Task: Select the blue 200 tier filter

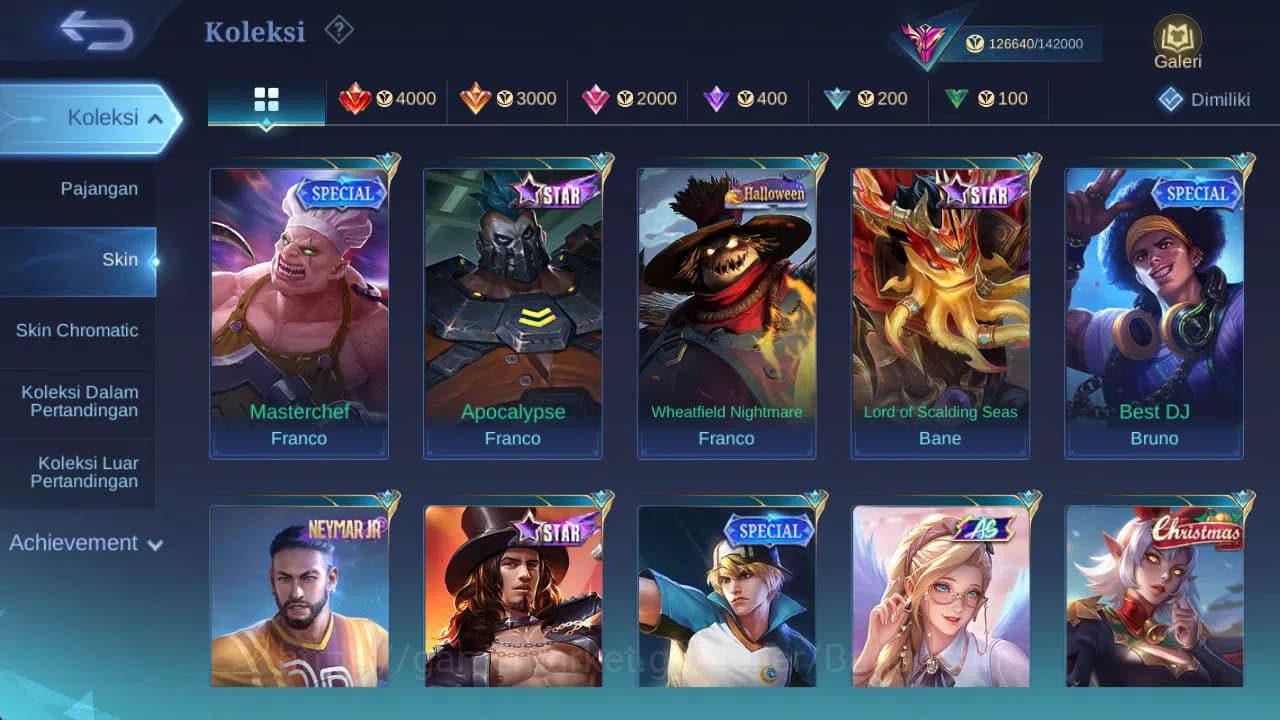Action: coord(868,99)
